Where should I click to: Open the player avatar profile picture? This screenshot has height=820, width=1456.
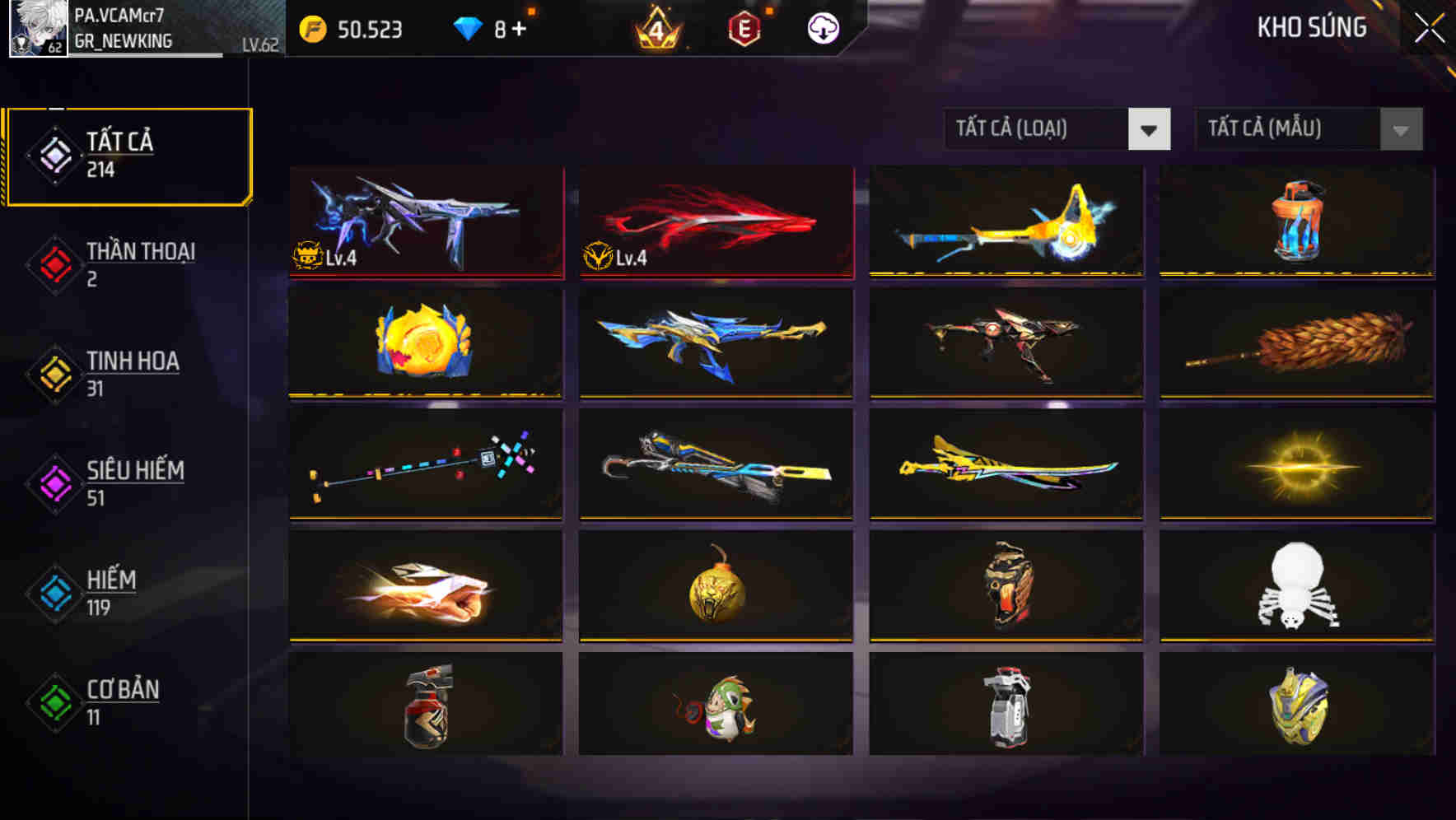coord(37,27)
